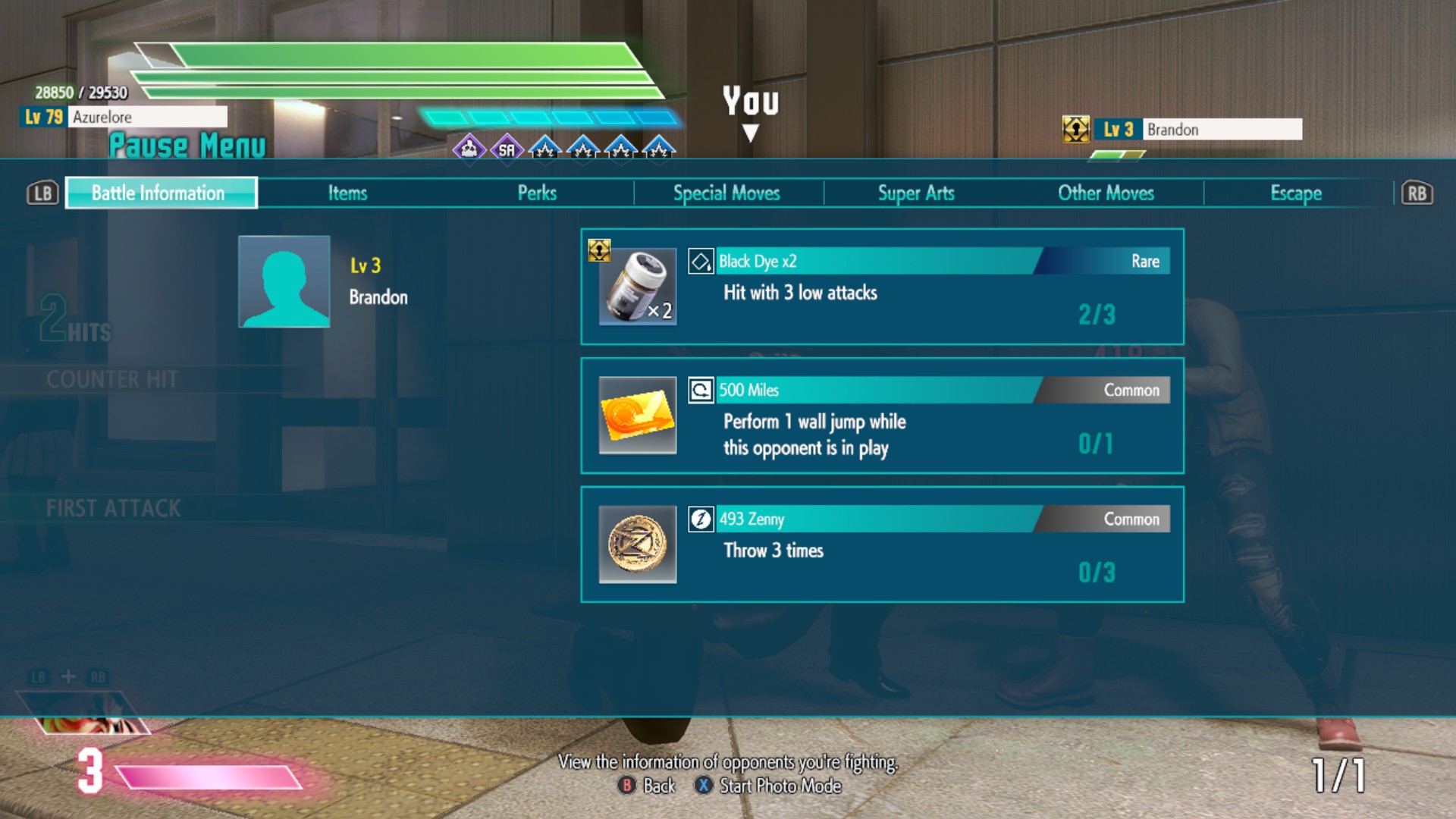Show the Special Moves tab
This screenshot has width=1456, height=819.
pyautogui.click(x=726, y=193)
